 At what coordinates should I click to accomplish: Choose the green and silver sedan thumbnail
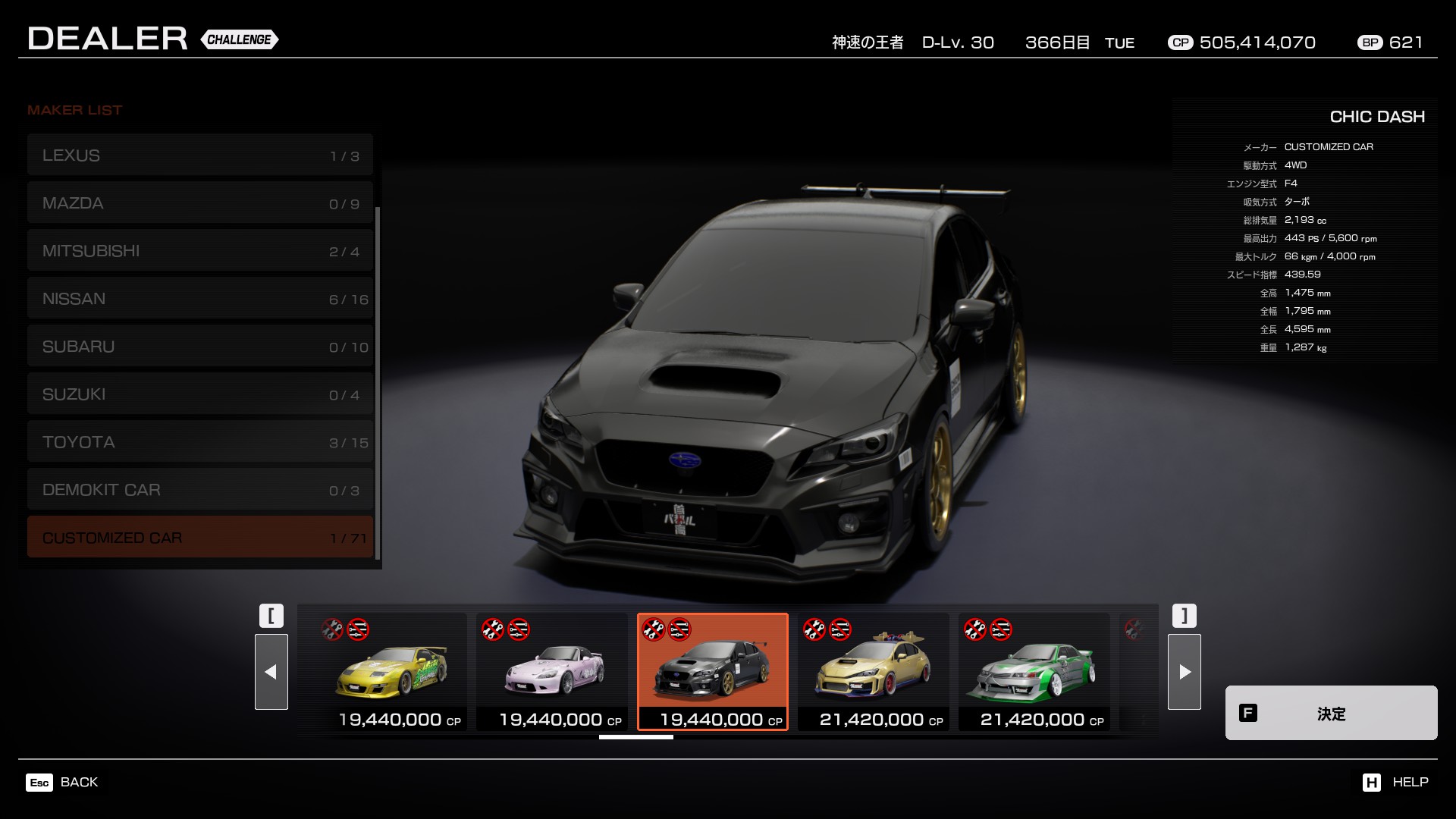(1034, 672)
